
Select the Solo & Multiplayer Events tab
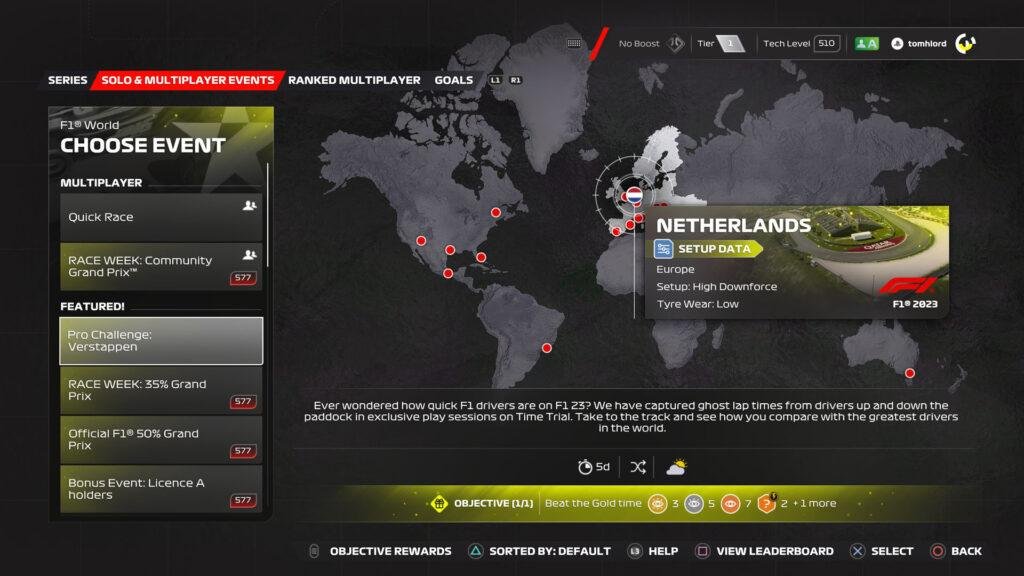[188, 80]
